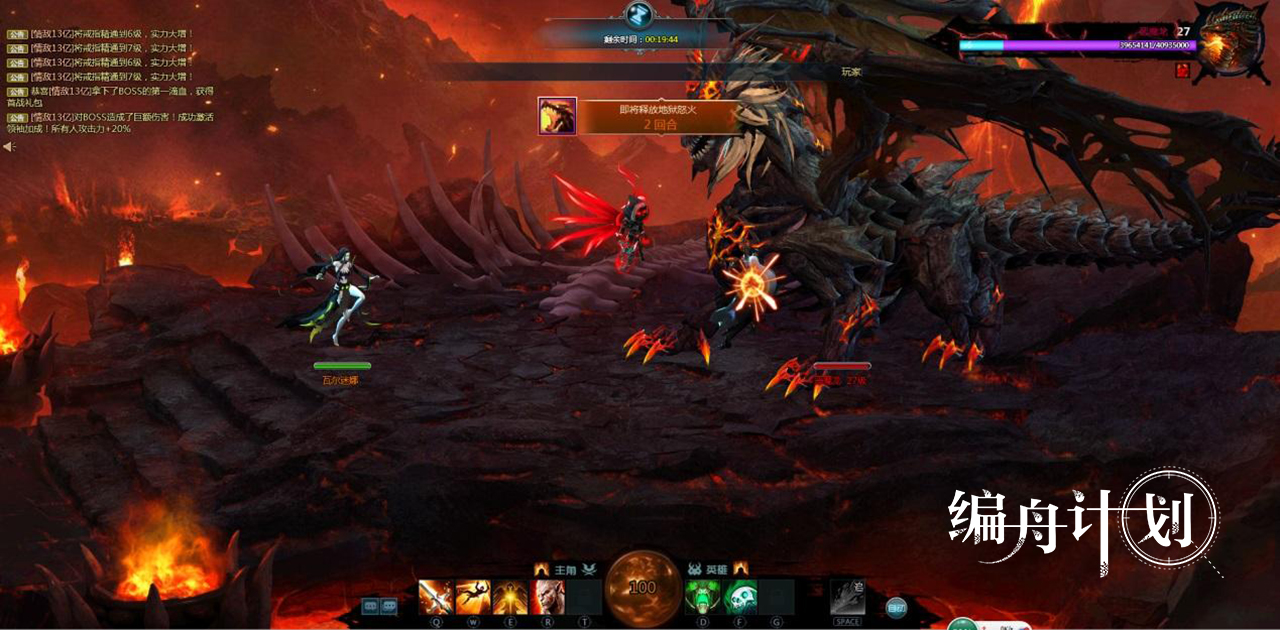Trigger the golden winged aura skill
1280x630 pixels.
[510, 597]
